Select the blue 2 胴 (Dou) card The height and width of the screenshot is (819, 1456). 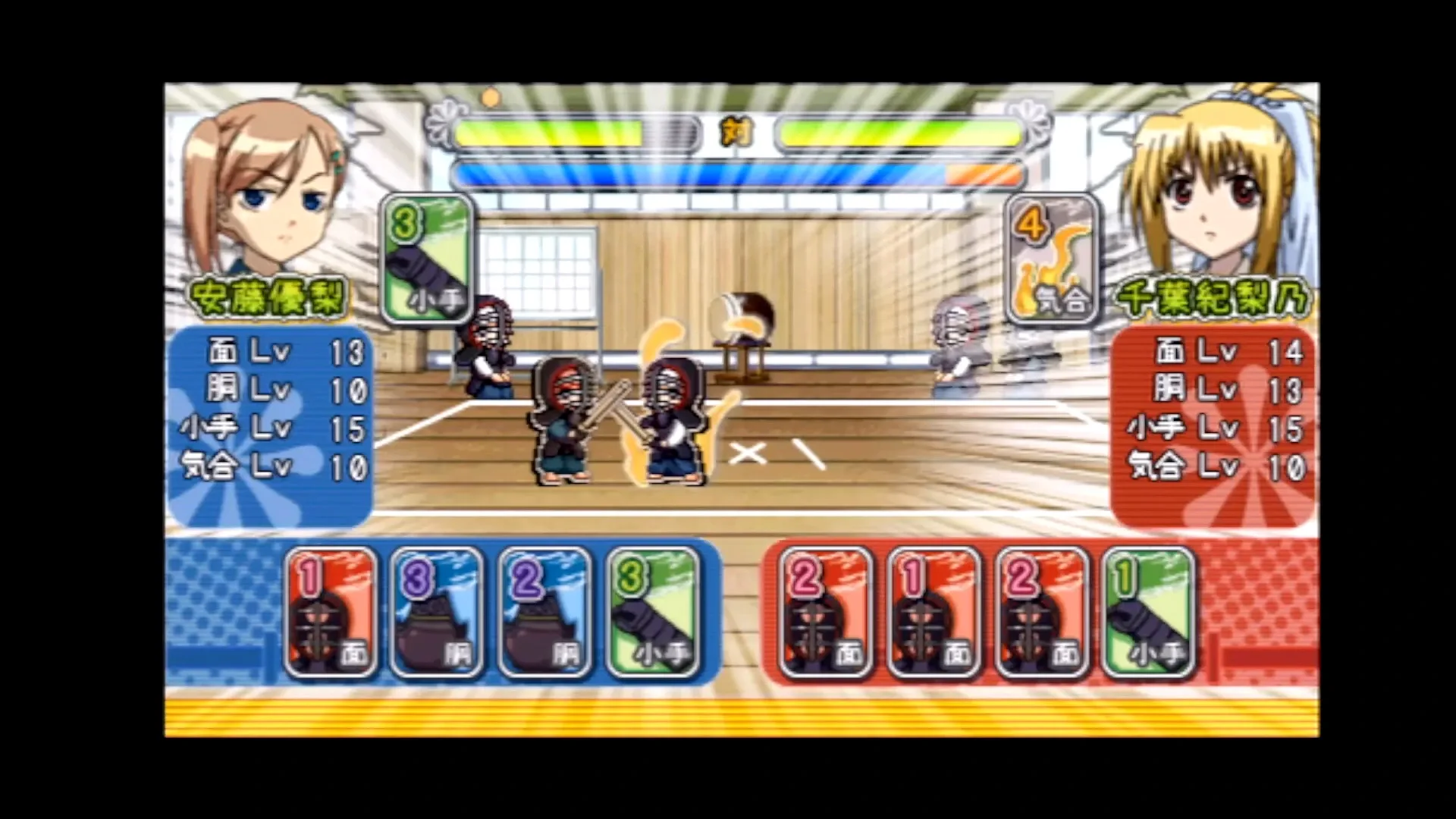coord(548,614)
